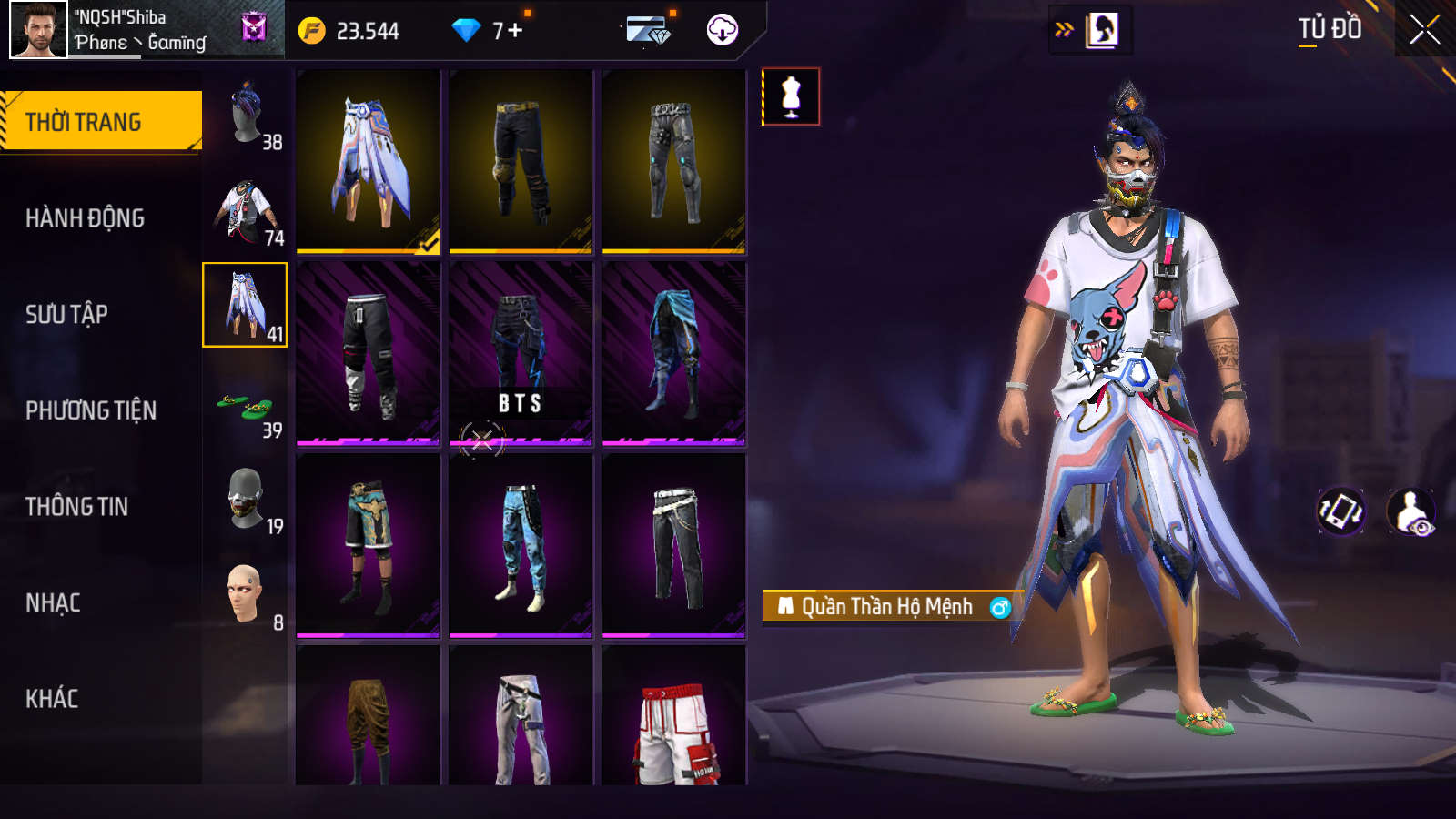1456x819 pixels.
Task: Open the SƯU TẬP section
Action: (66, 315)
